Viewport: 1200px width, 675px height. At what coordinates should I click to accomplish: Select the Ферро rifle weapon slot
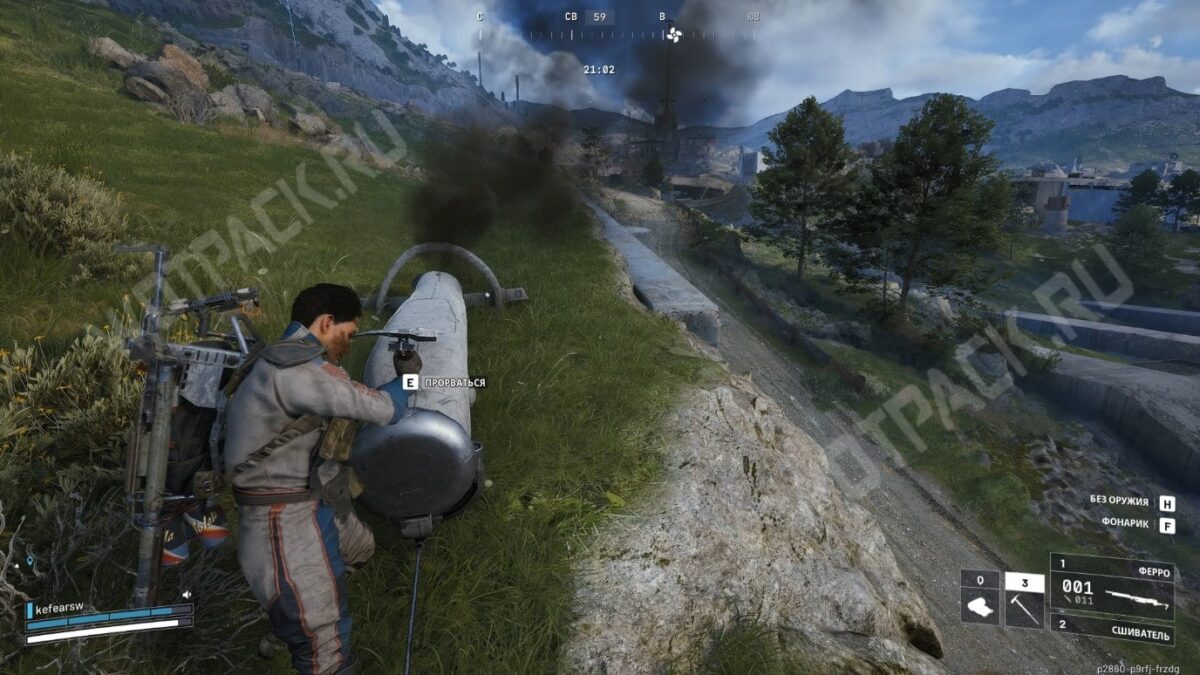point(1111,588)
